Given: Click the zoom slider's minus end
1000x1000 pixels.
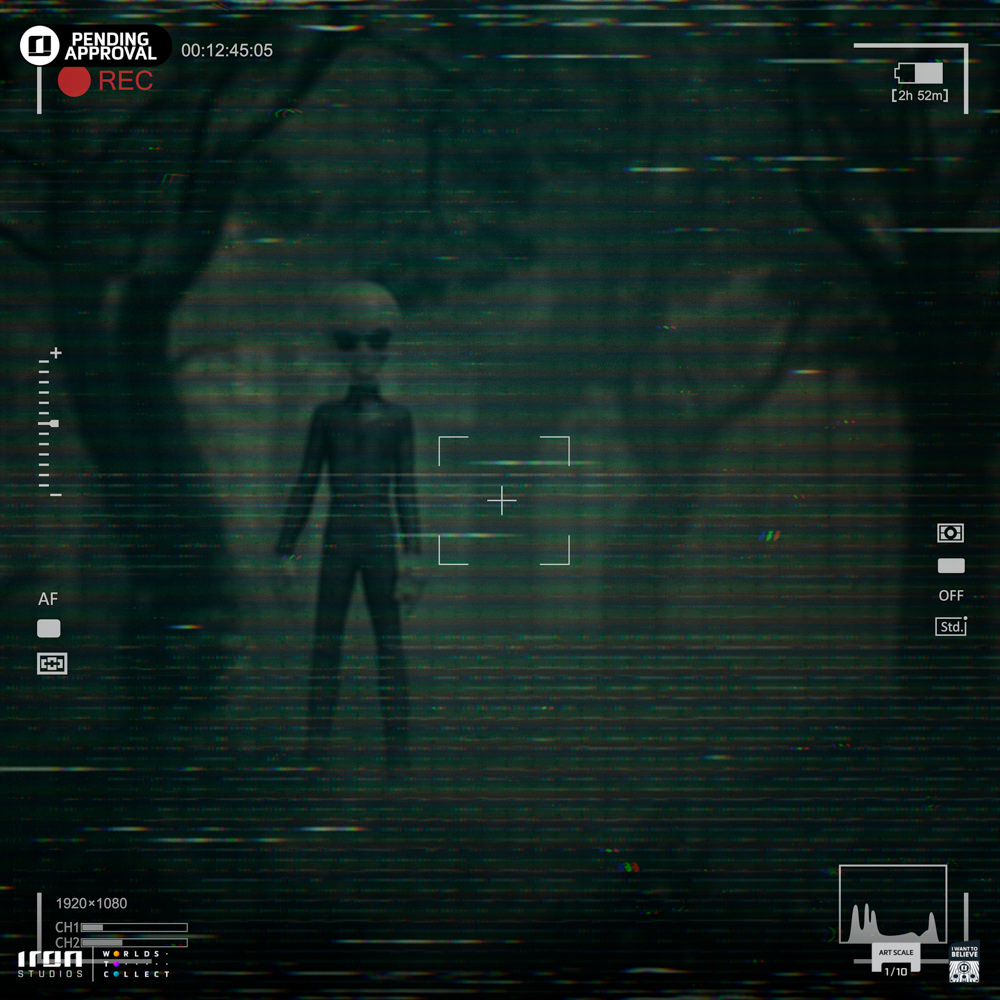Looking at the screenshot, I should (56, 494).
